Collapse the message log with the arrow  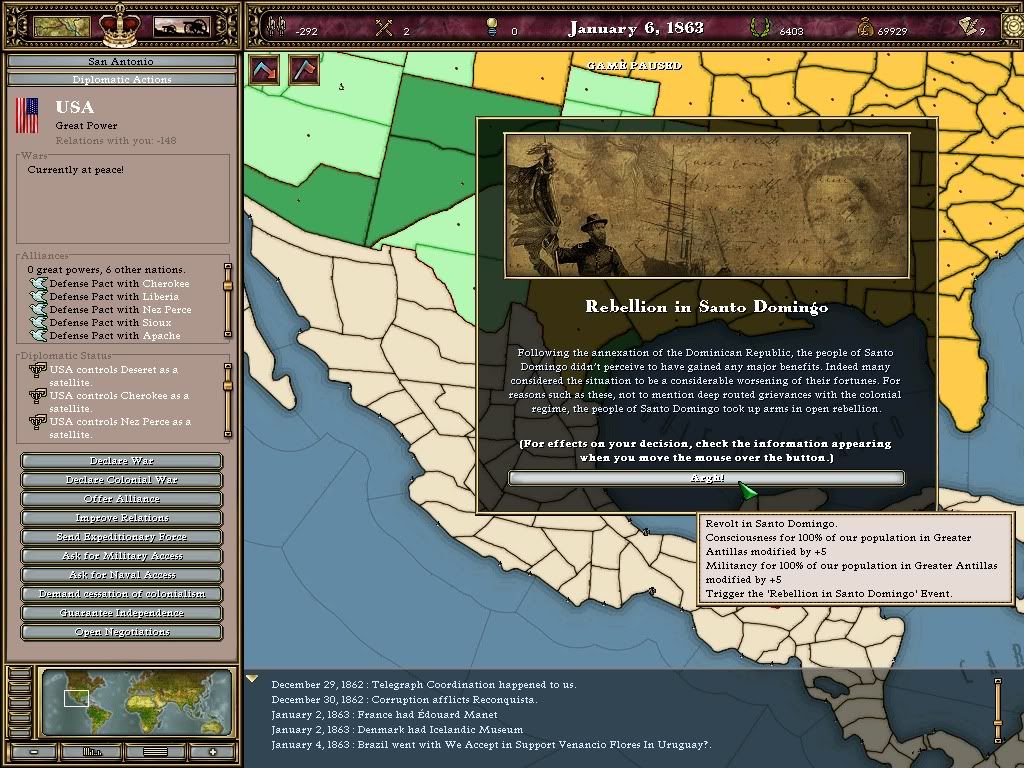[252, 679]
